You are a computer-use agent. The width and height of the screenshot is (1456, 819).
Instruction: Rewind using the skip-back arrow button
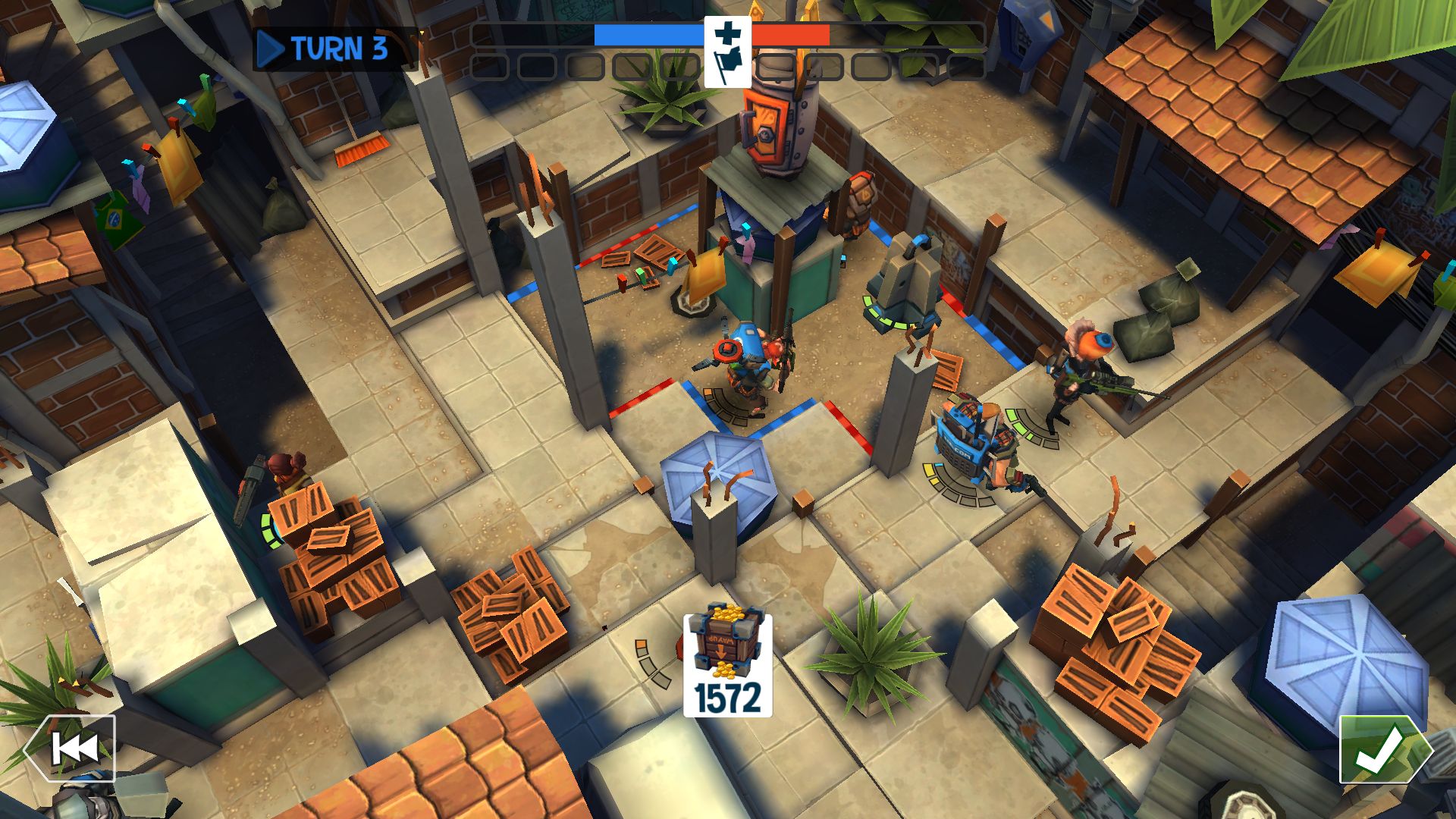point(72,749)
